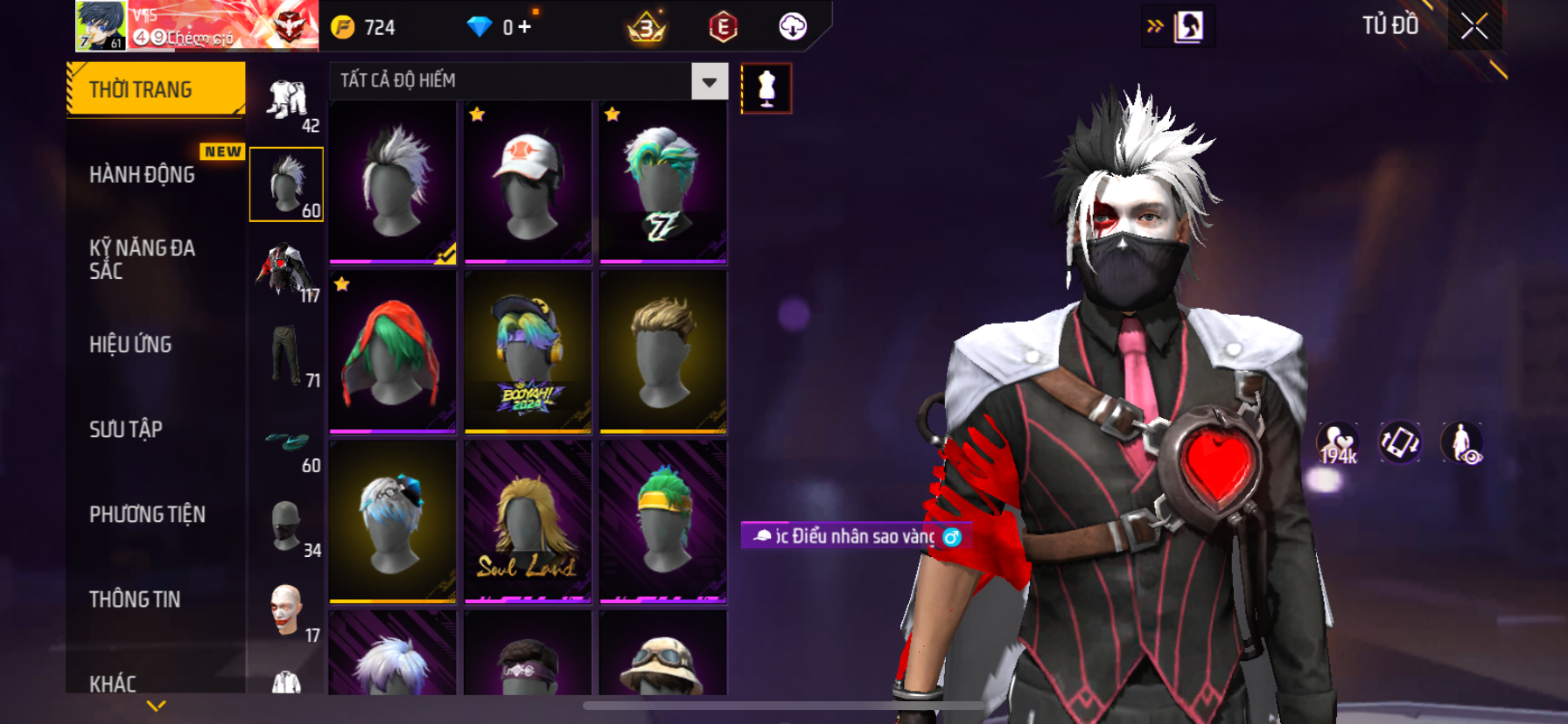Close the wardrobe with the X button
Screen dimensions: 1568x724
[x=1474, y=27]
